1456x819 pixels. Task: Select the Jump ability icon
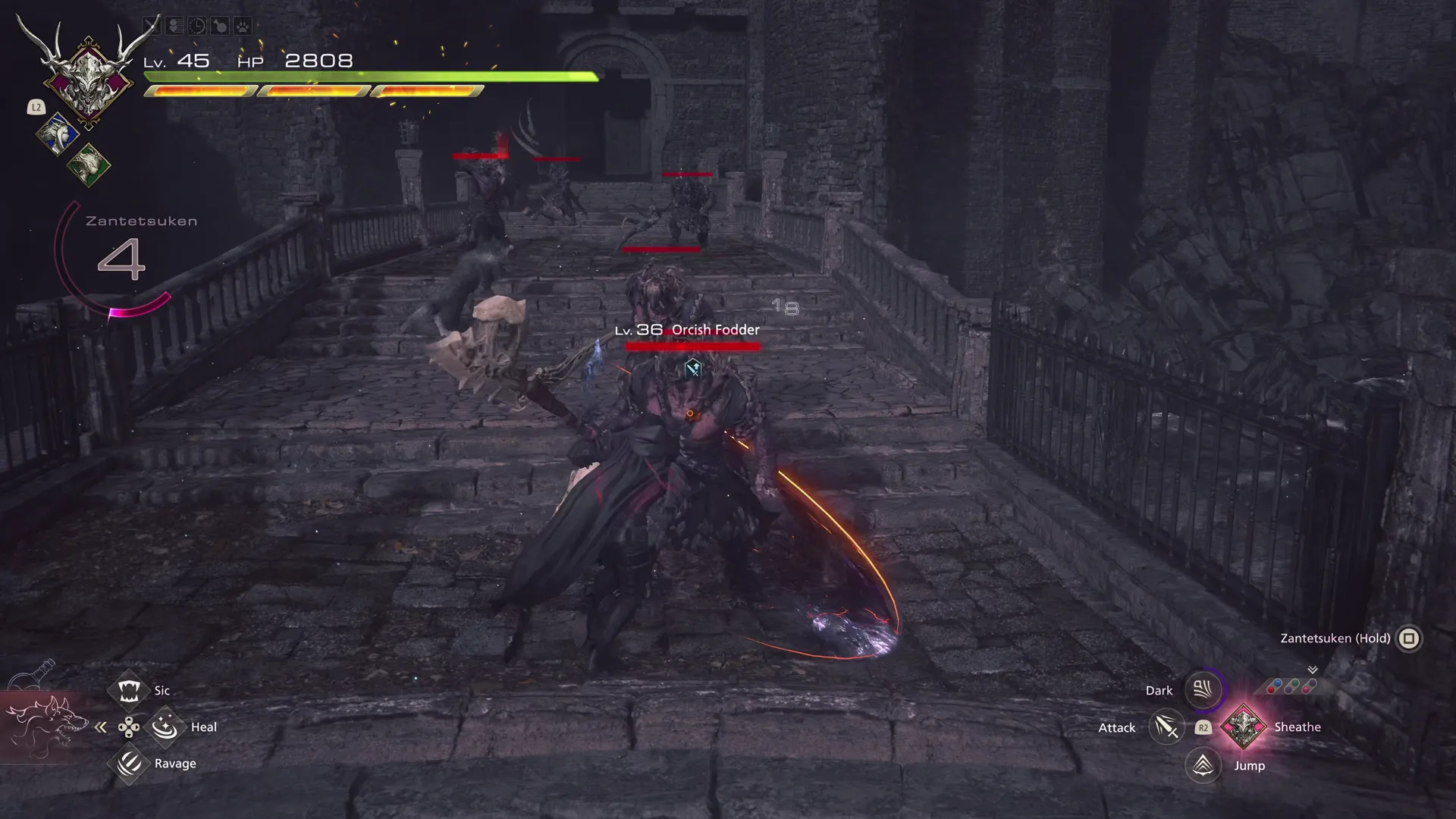[1203, 765]
